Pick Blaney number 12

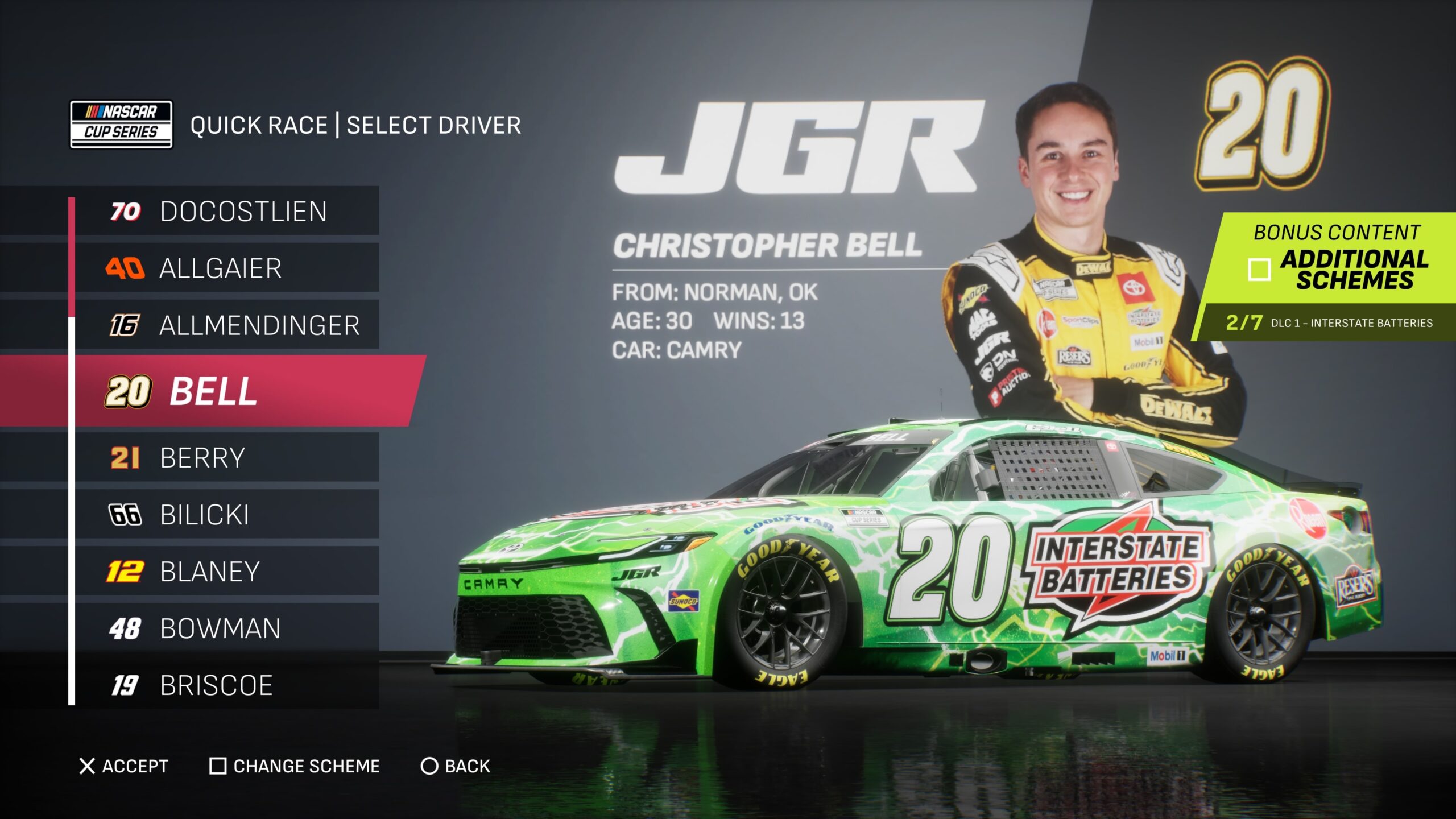(227, 572)
